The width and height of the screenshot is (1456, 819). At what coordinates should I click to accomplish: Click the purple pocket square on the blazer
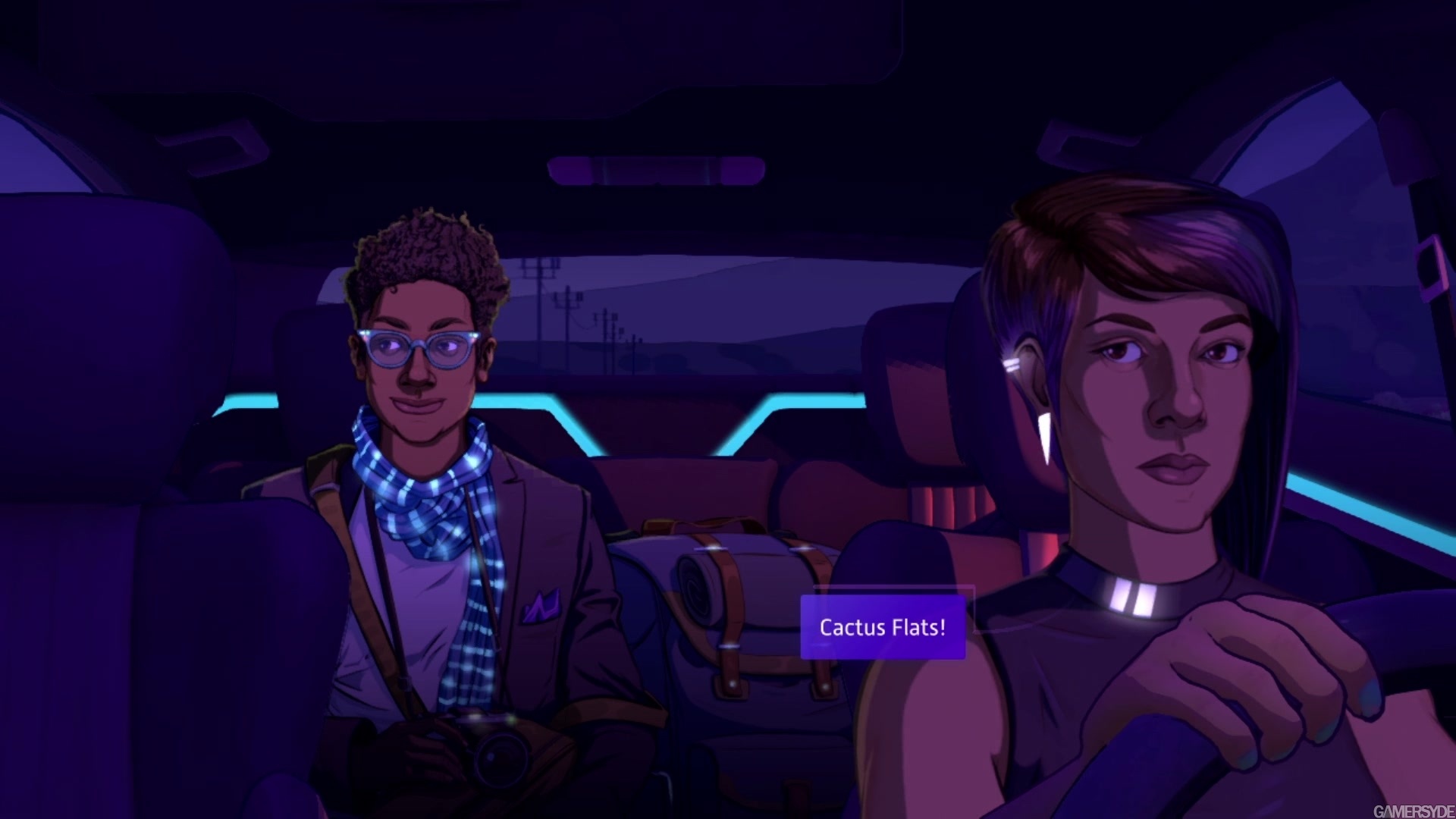pos(540,607)
